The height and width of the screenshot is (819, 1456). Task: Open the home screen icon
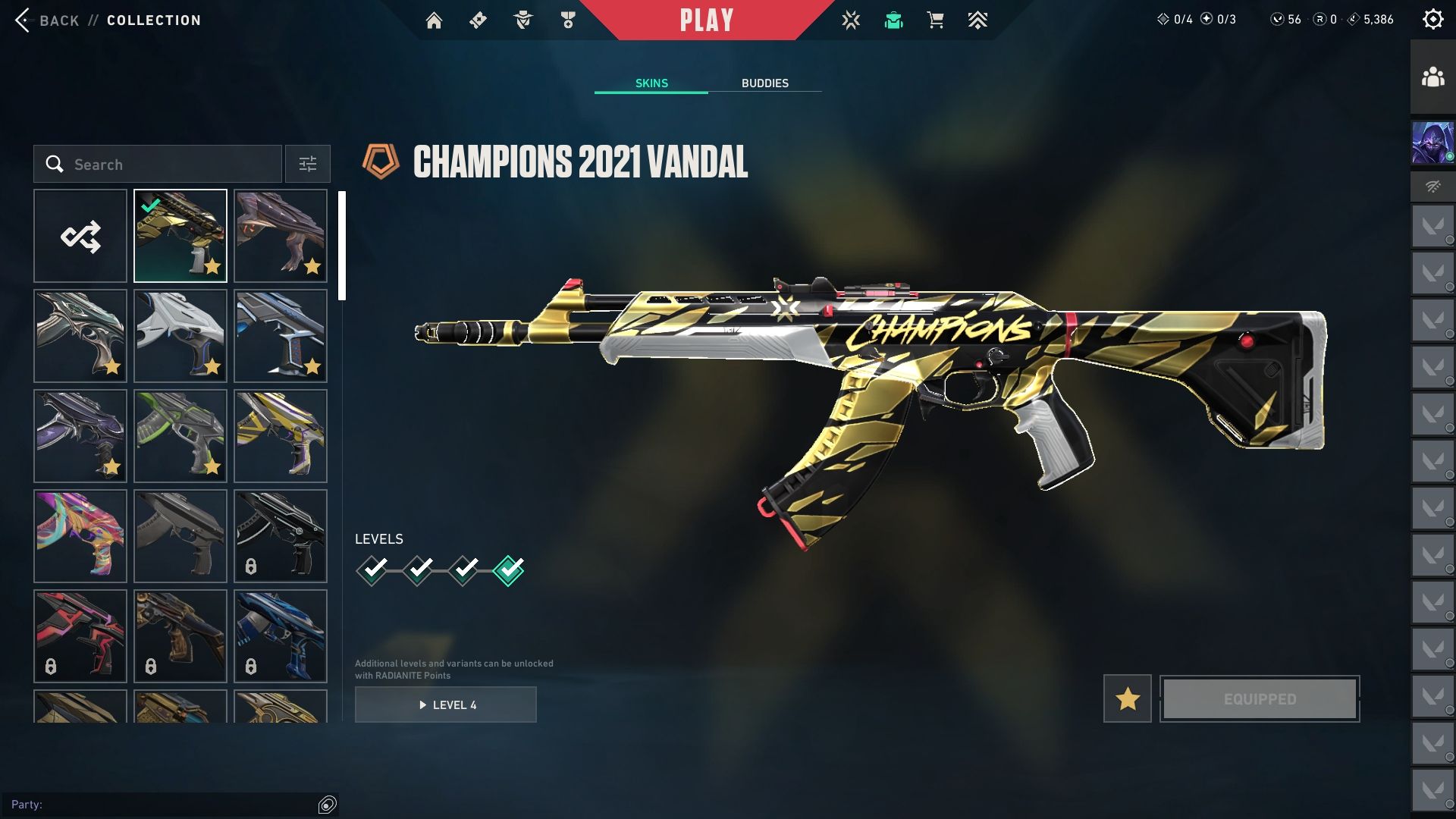click(x=434, y=20)
